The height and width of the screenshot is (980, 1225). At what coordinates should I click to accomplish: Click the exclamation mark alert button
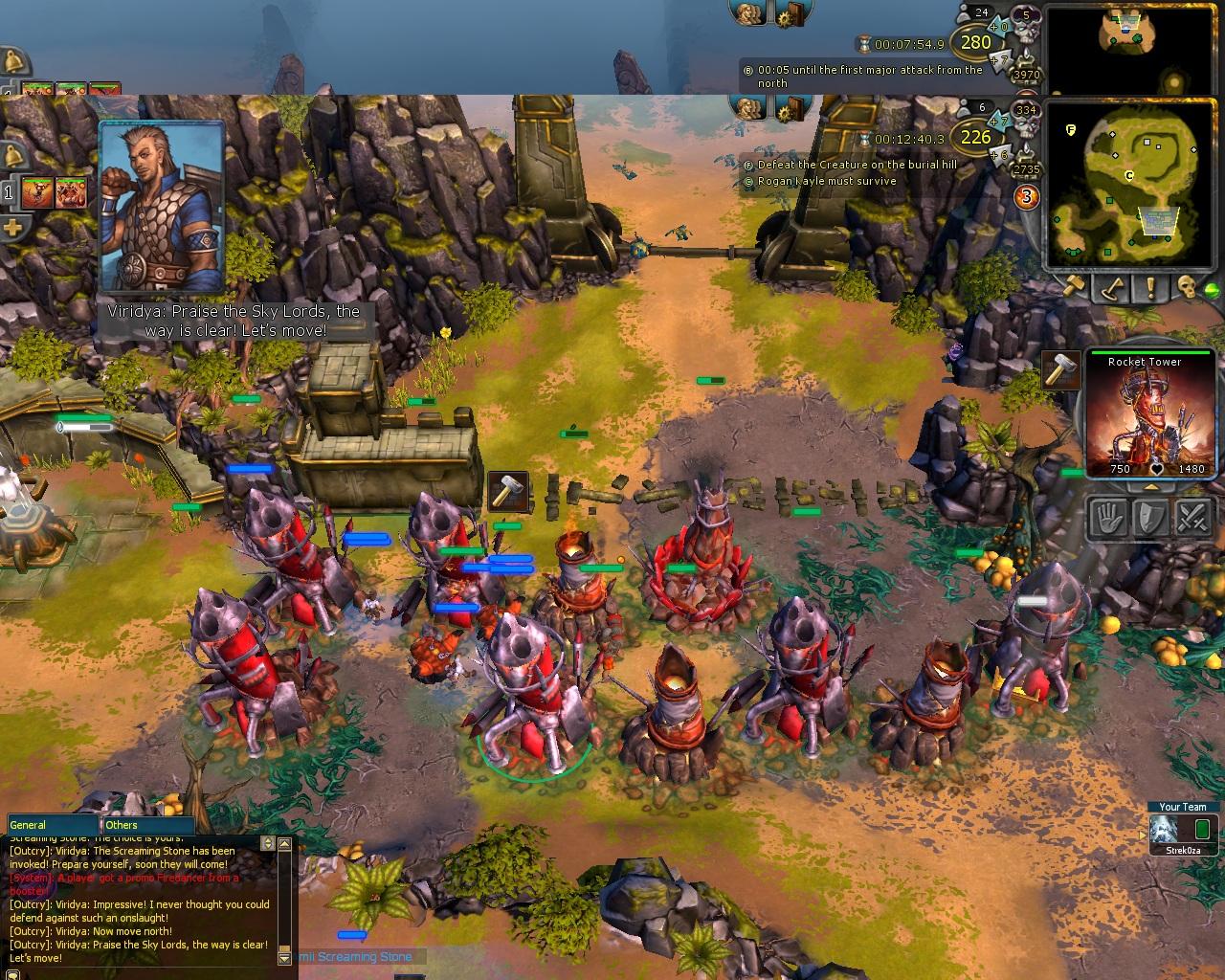1149,287
